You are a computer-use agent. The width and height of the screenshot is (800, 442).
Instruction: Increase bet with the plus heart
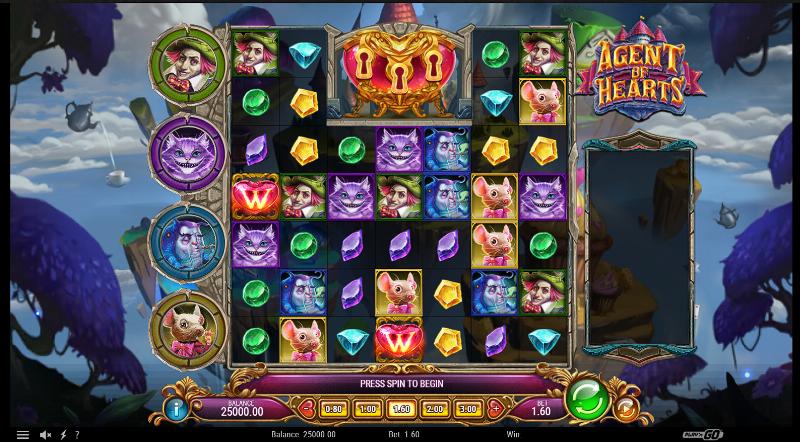click(494, 408)
